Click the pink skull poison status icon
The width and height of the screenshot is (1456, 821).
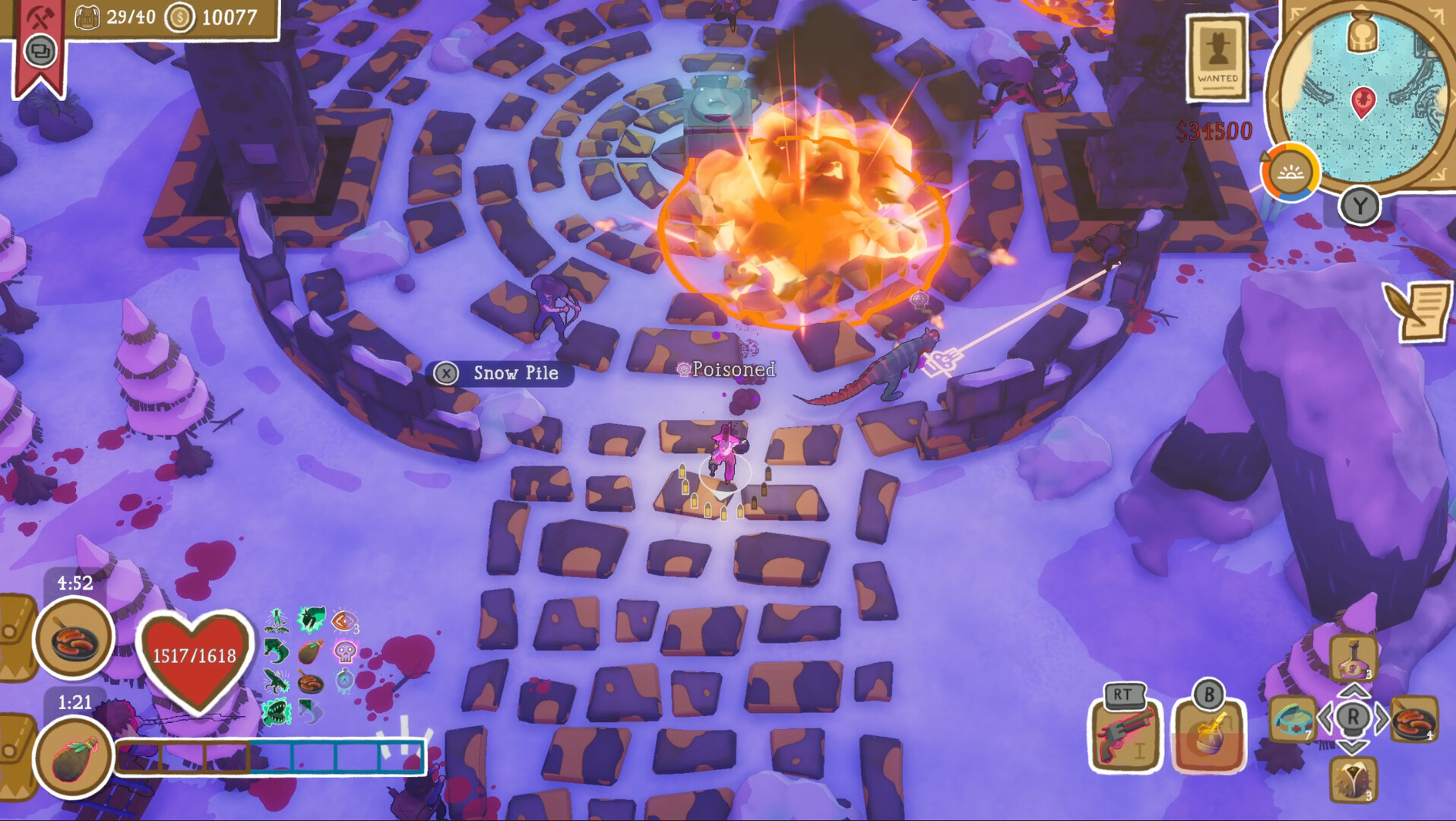(345, 651)
